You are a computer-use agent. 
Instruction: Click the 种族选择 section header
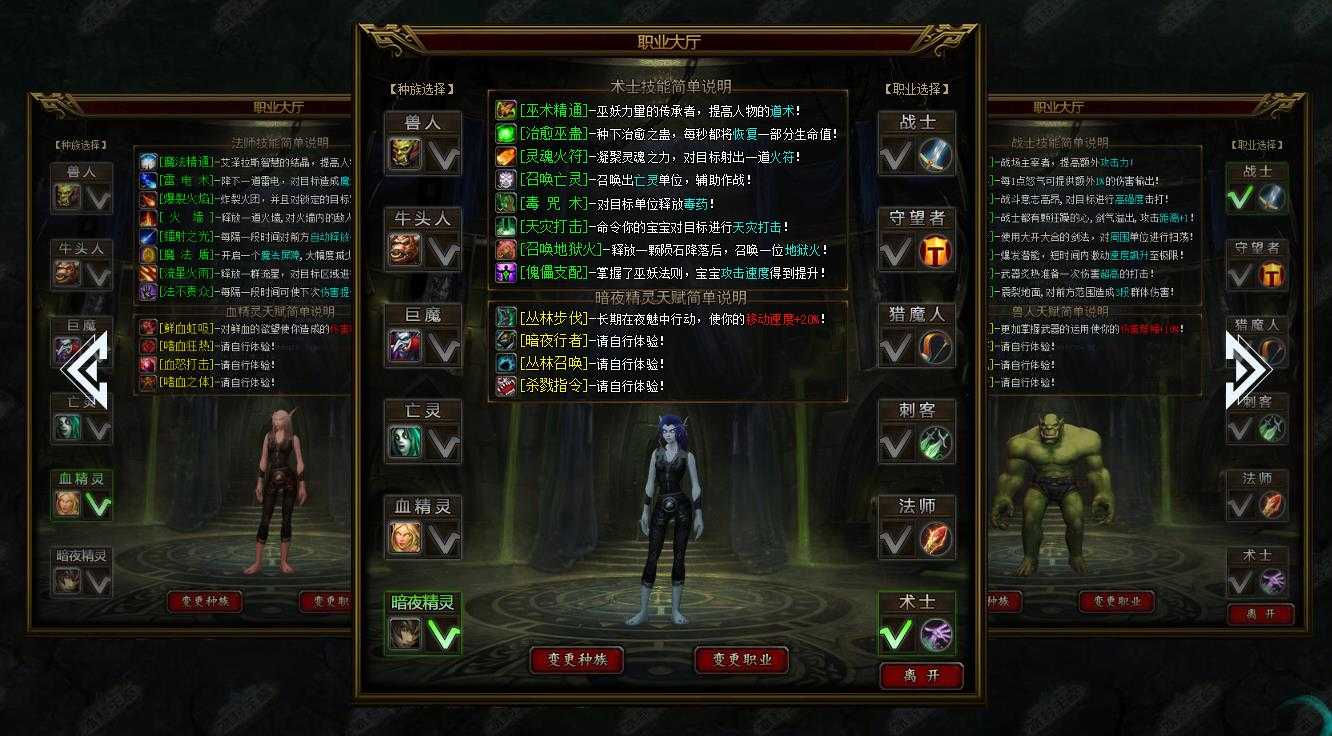(x=423, y=88)
